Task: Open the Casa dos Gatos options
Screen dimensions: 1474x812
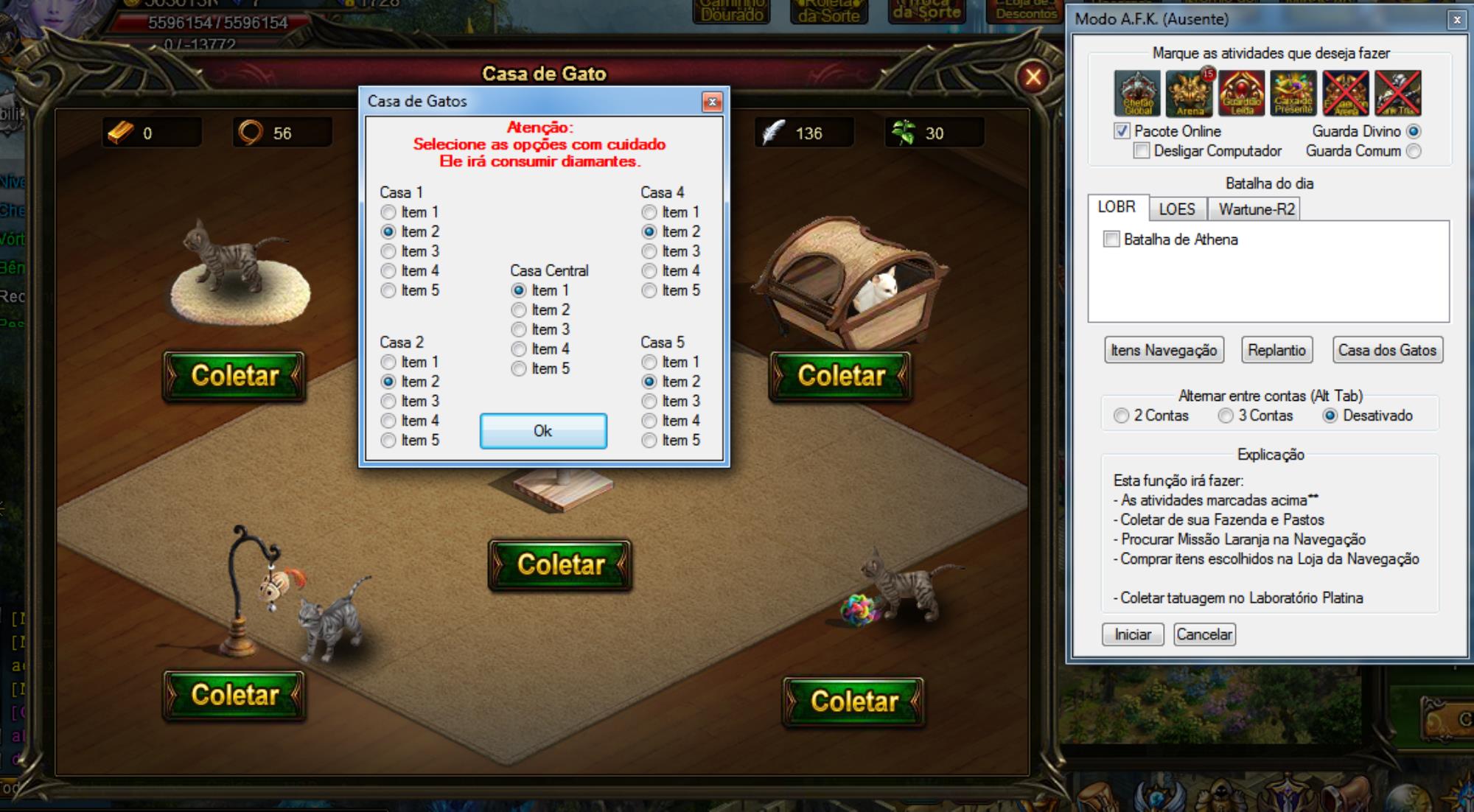Action: pos(1387,350)
